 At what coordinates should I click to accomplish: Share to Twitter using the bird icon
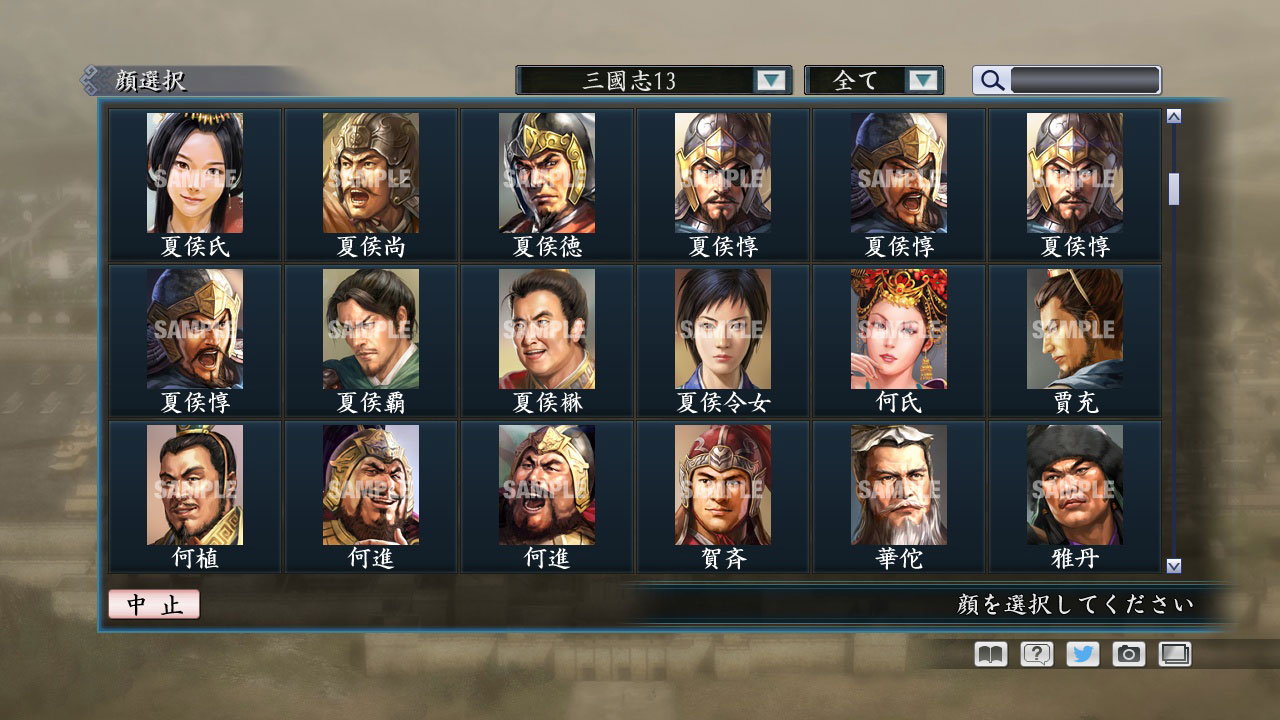click(x=1081, y=654)
